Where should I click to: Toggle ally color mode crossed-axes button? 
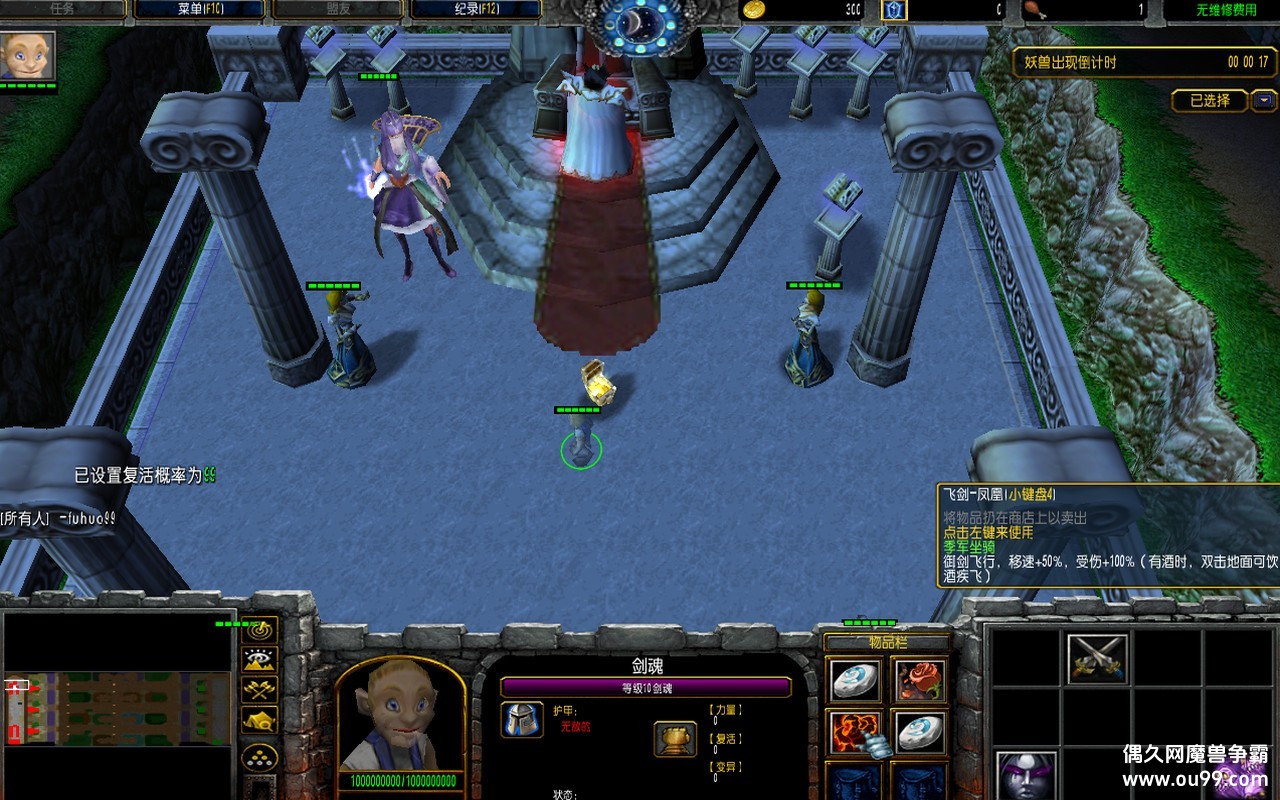(260, 689)
